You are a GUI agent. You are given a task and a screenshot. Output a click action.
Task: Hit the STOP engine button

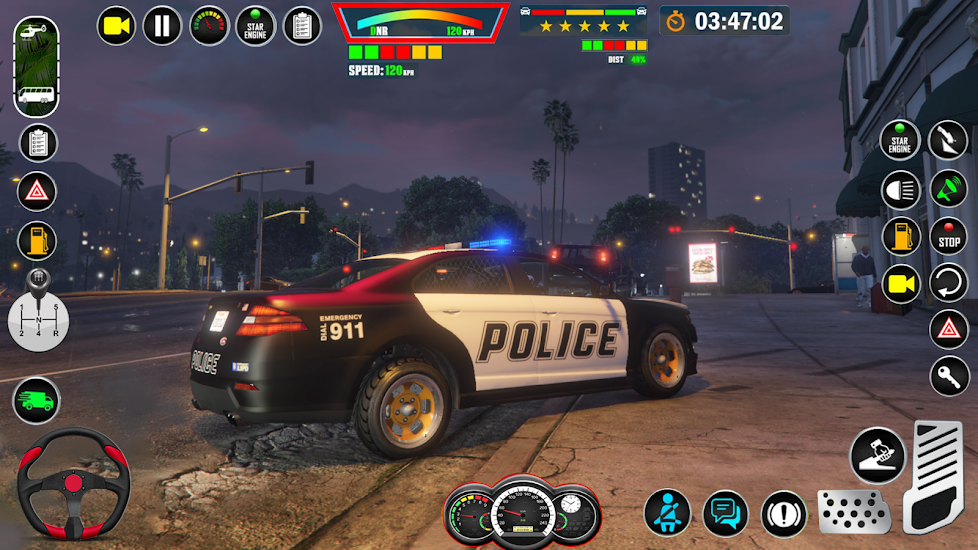coord(948,237)
